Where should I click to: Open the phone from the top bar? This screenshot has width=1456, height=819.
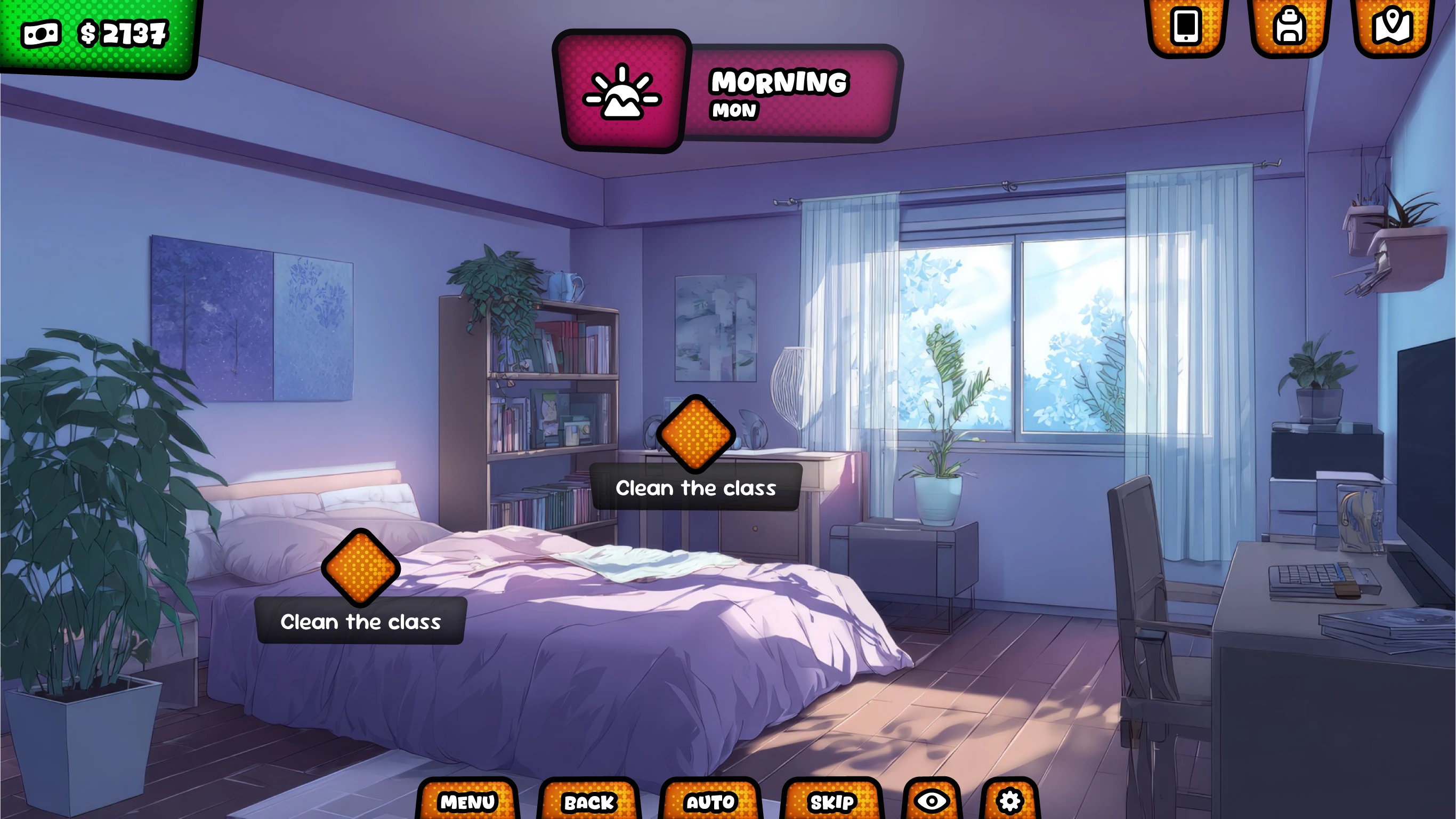coord(1186,26)
